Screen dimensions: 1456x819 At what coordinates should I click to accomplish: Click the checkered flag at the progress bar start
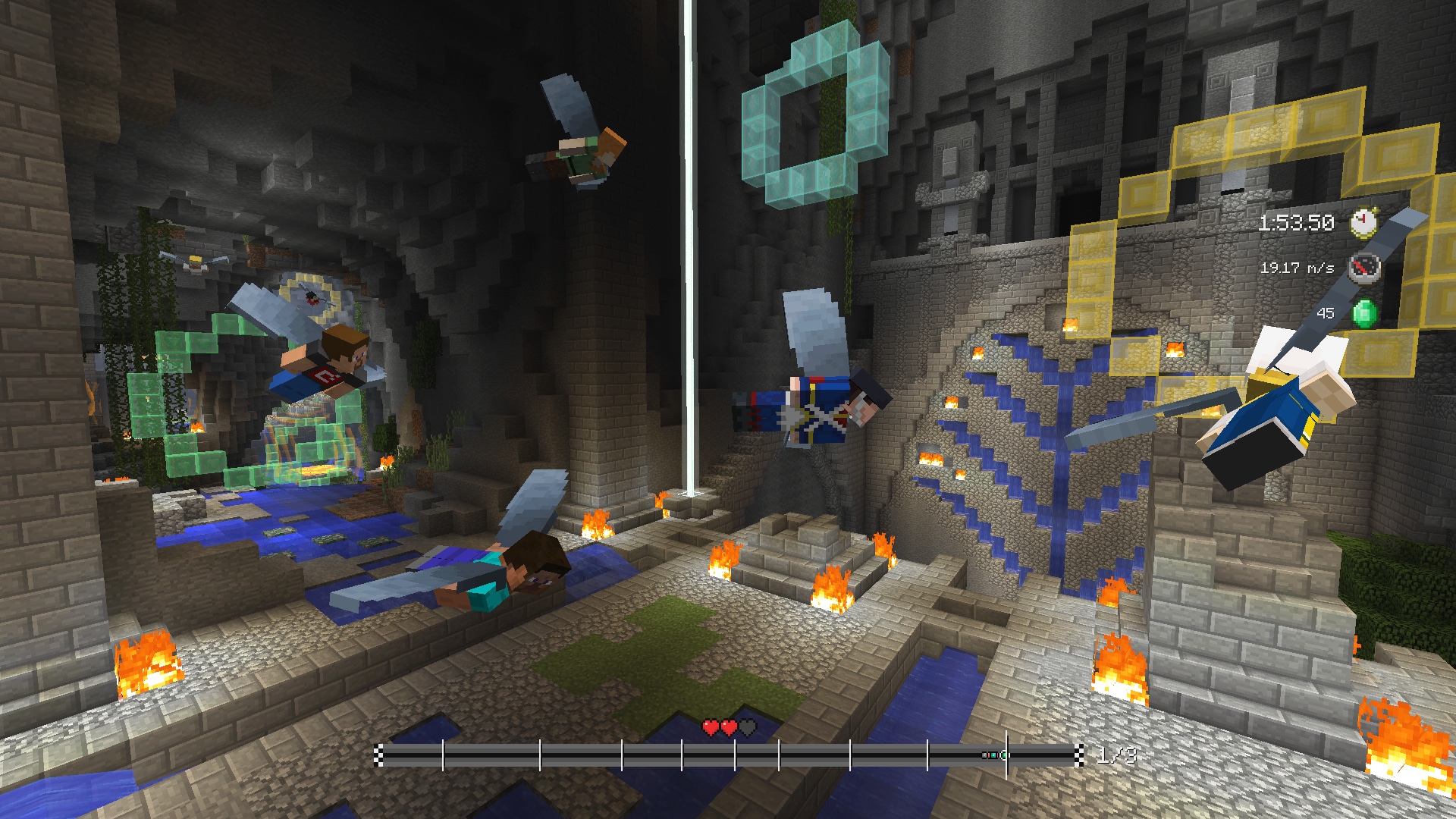click(379, 755)
